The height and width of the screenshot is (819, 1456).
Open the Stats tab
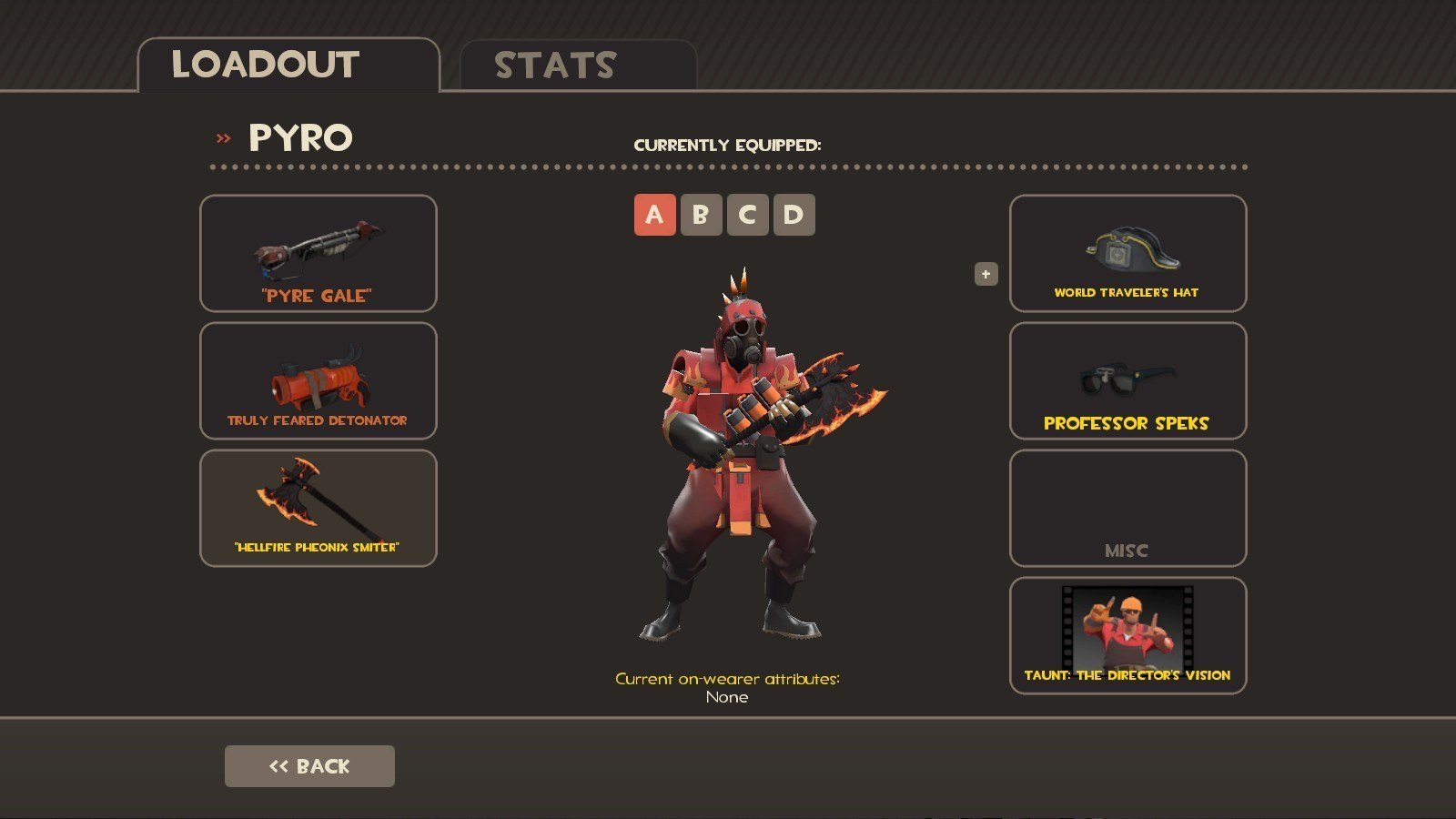578,66
